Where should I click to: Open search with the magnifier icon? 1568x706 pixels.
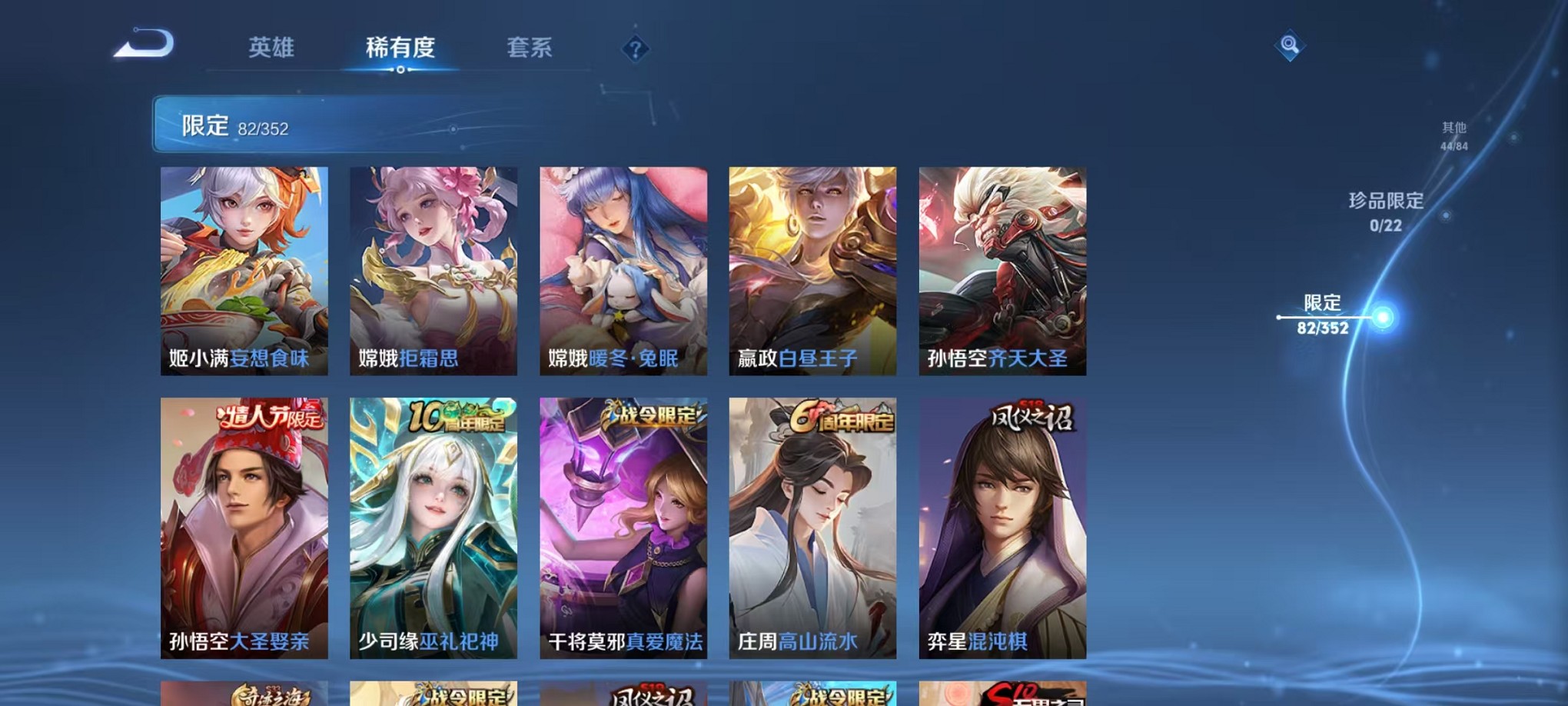1288,46
